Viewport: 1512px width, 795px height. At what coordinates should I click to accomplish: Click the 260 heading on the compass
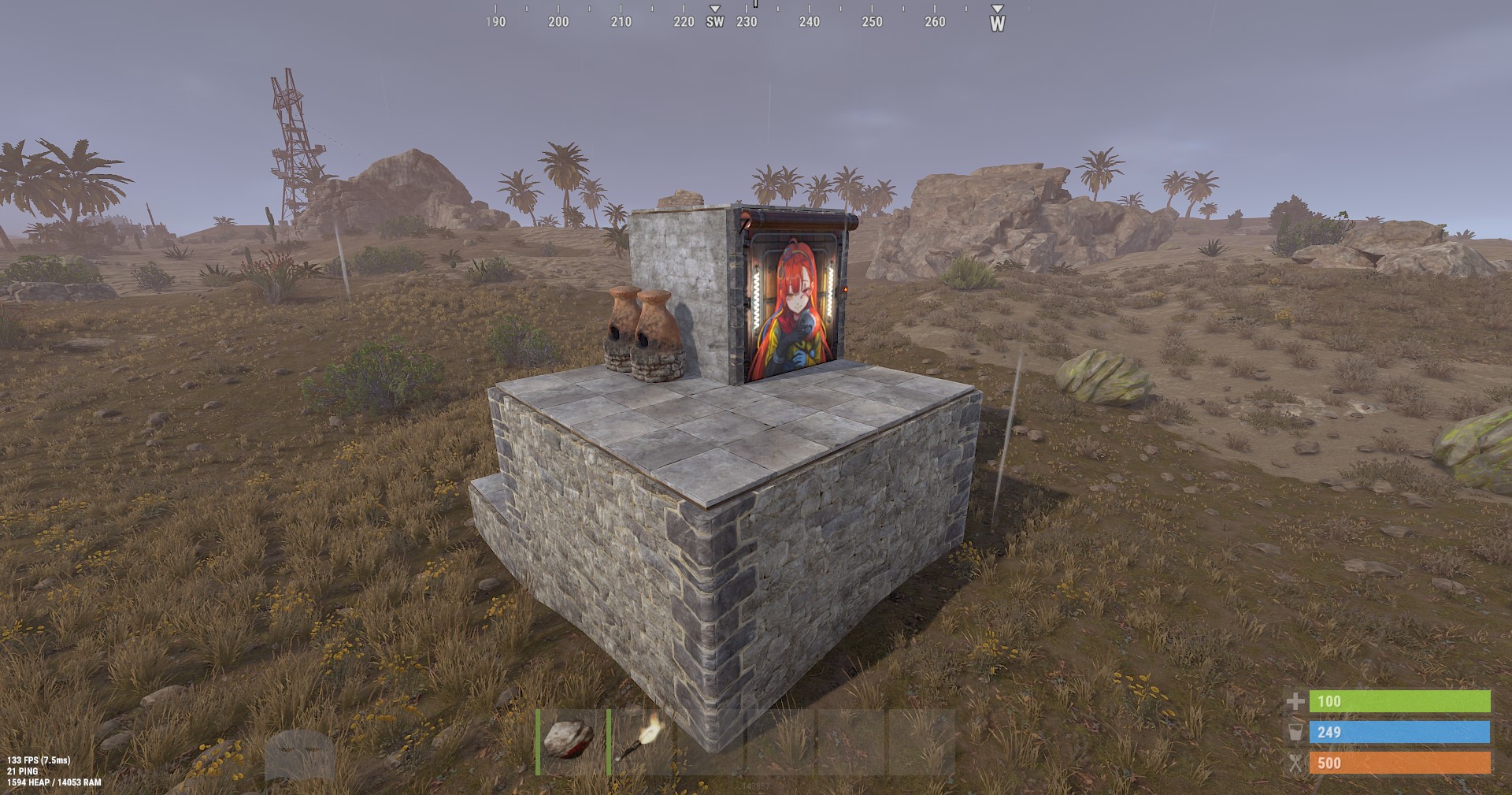click(x=933, y=22)
